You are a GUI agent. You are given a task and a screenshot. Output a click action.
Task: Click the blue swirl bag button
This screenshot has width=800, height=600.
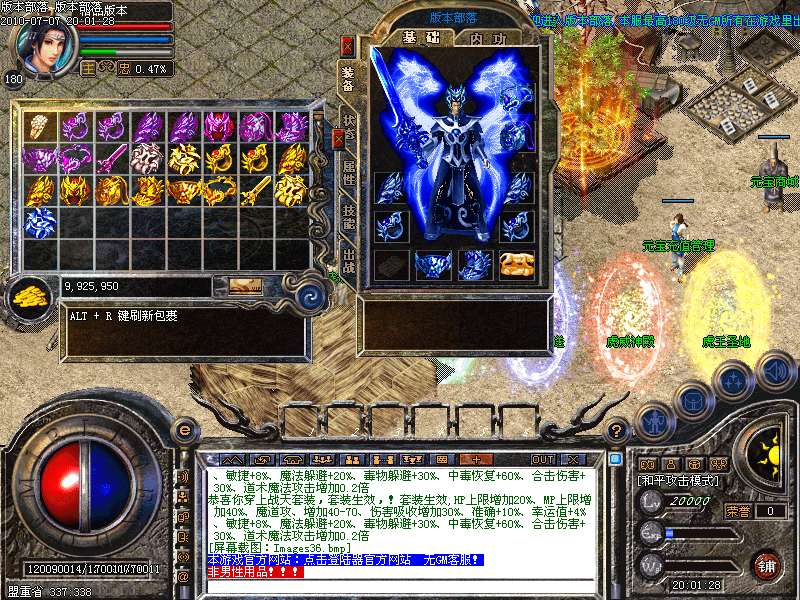point(311,295)
